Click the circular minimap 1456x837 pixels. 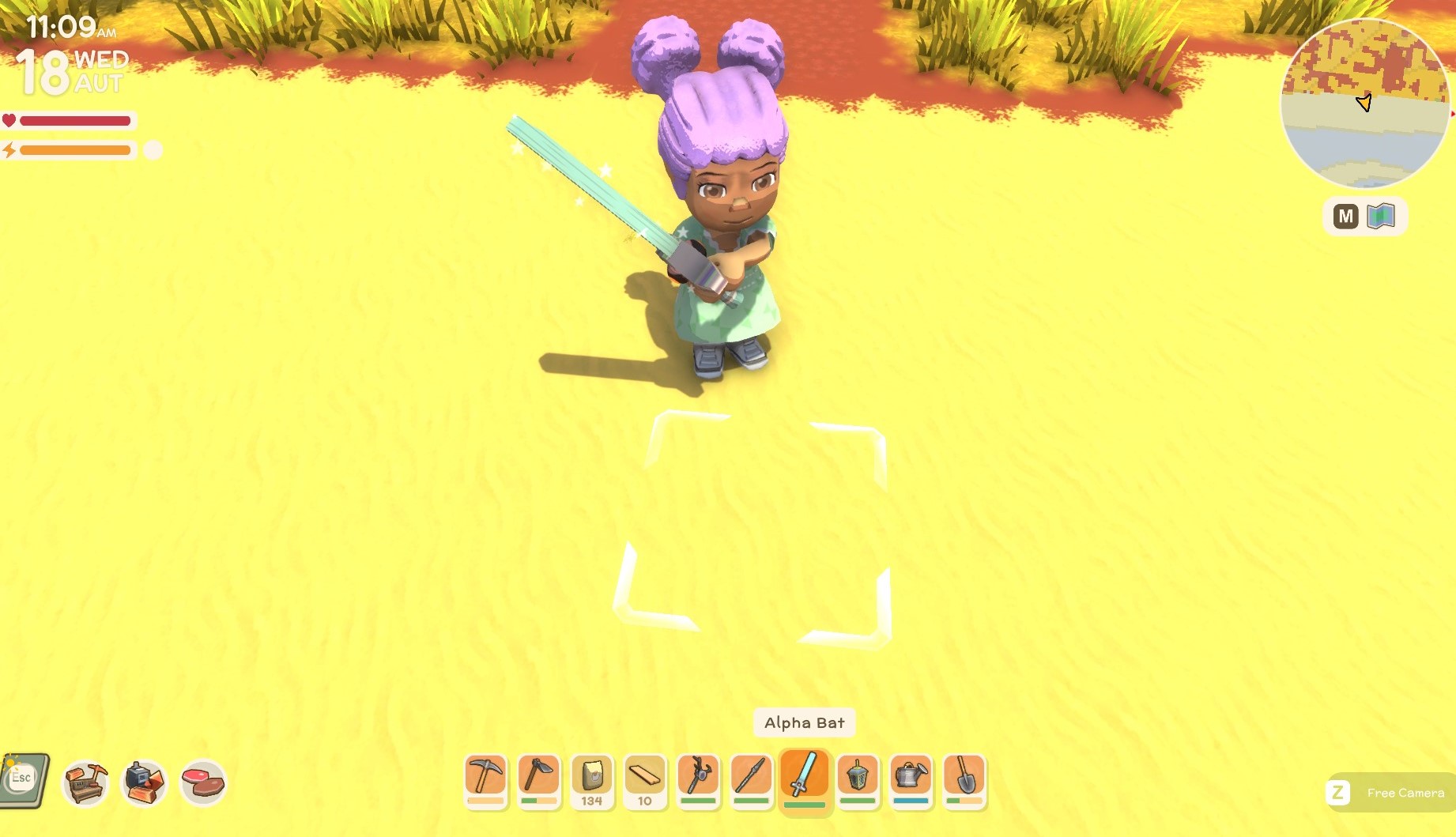tap(1364, 103)
